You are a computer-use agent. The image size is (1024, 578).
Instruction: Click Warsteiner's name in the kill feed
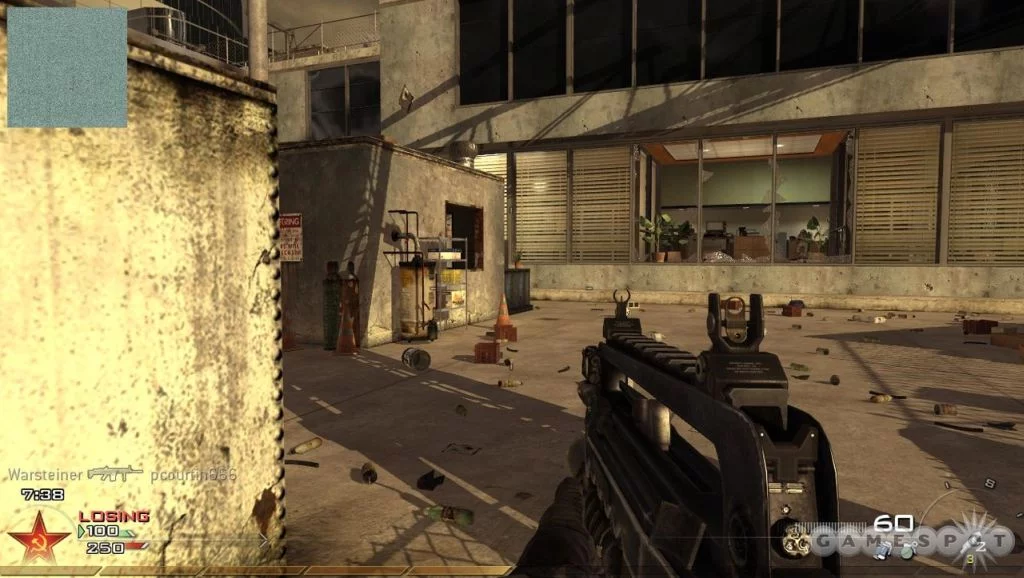point(46,474)
